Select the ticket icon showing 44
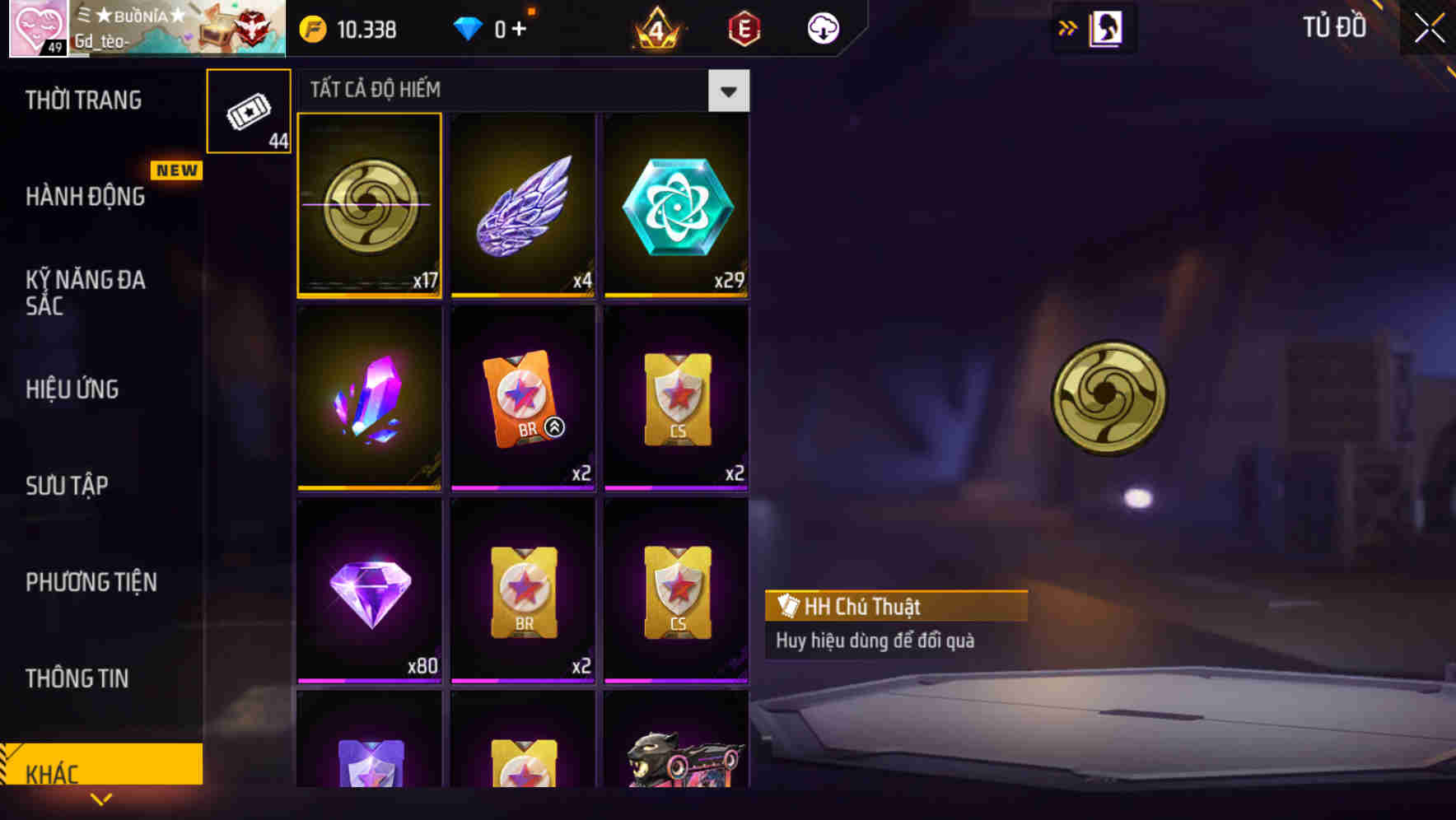This screenshot has width=1456, height=820. click(x=248, y=109)
